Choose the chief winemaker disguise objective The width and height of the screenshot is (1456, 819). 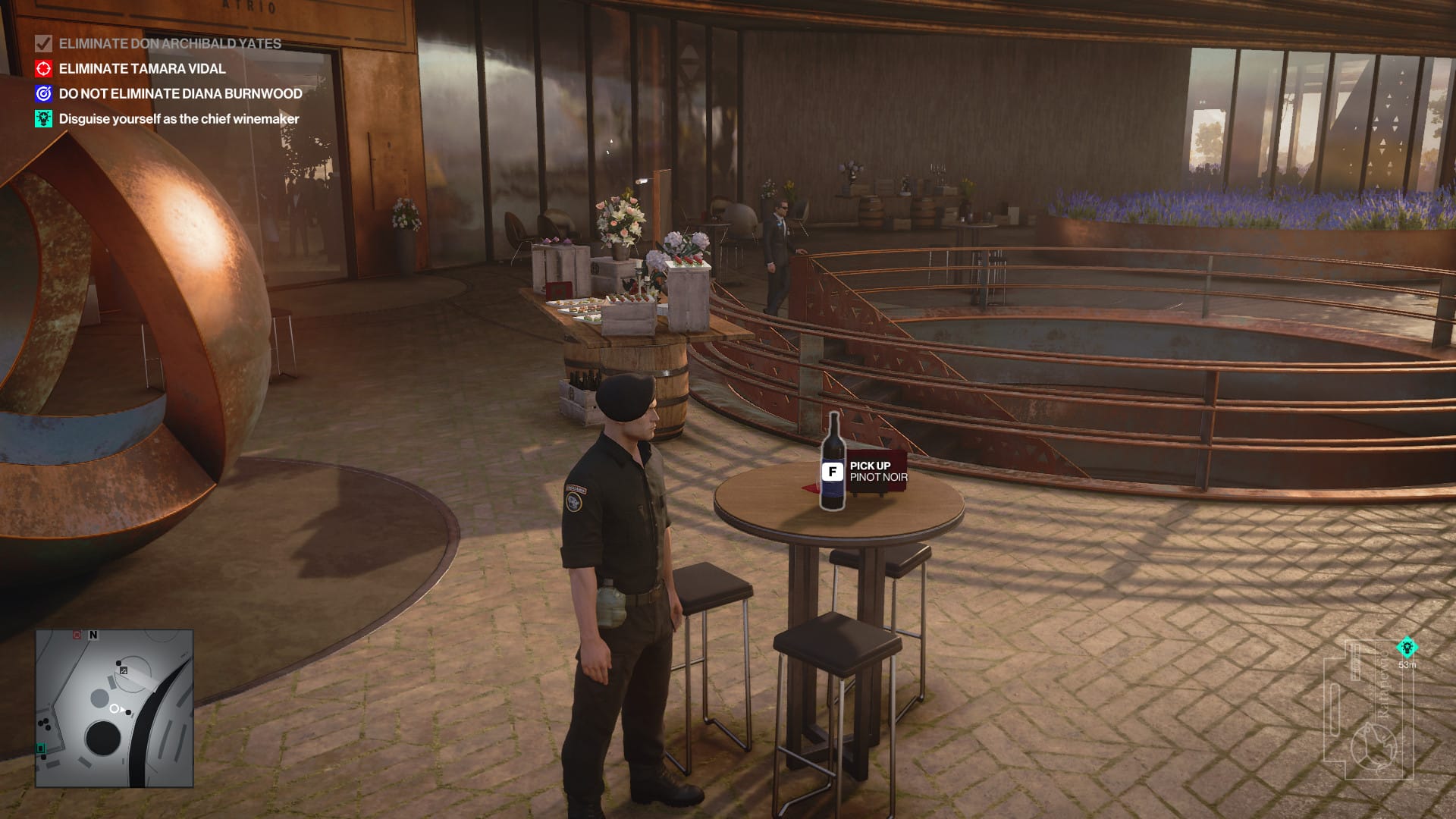(179, 119)
